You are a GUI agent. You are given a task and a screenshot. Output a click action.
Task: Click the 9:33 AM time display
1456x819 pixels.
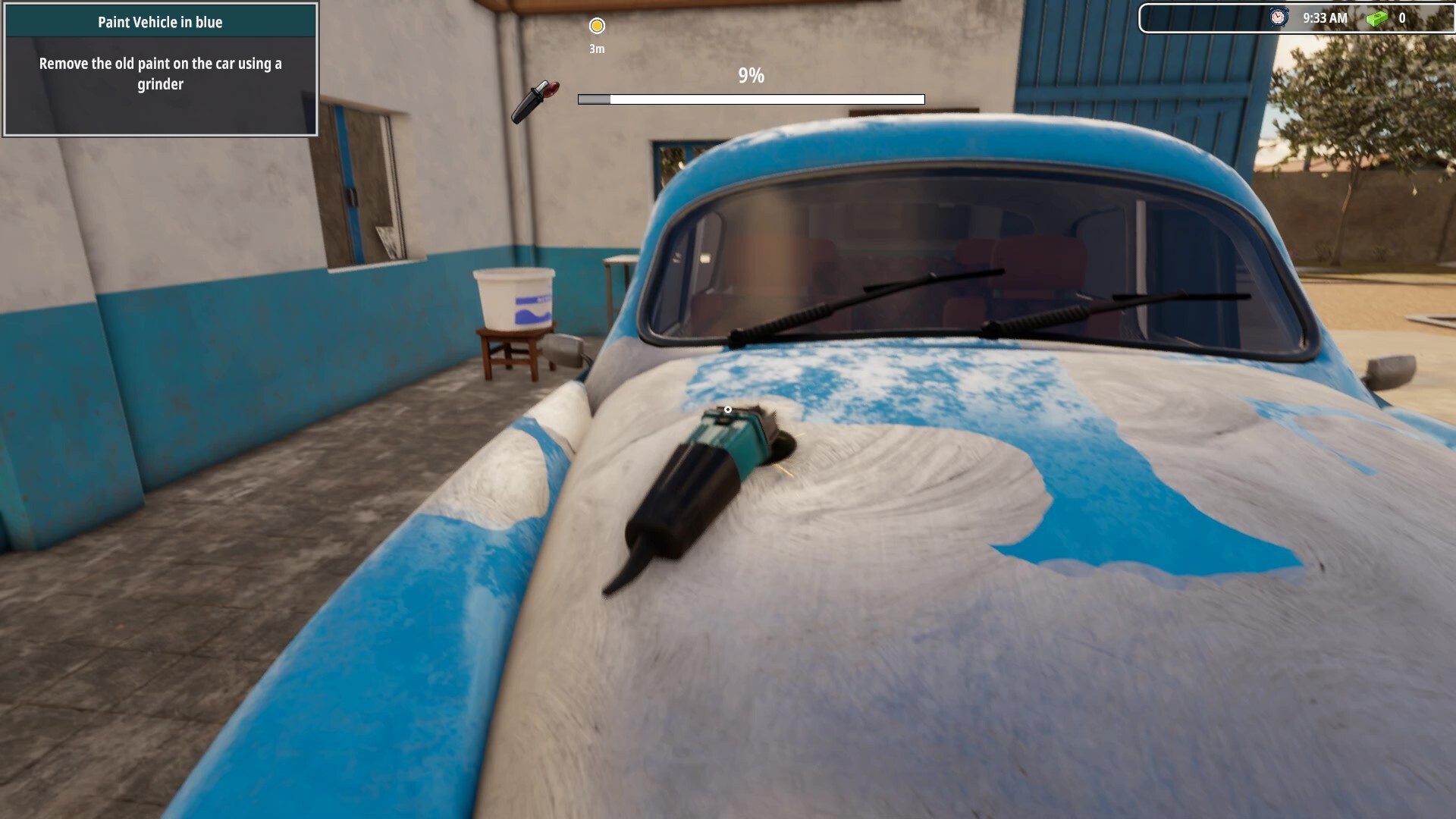(x=1326, y=17)
